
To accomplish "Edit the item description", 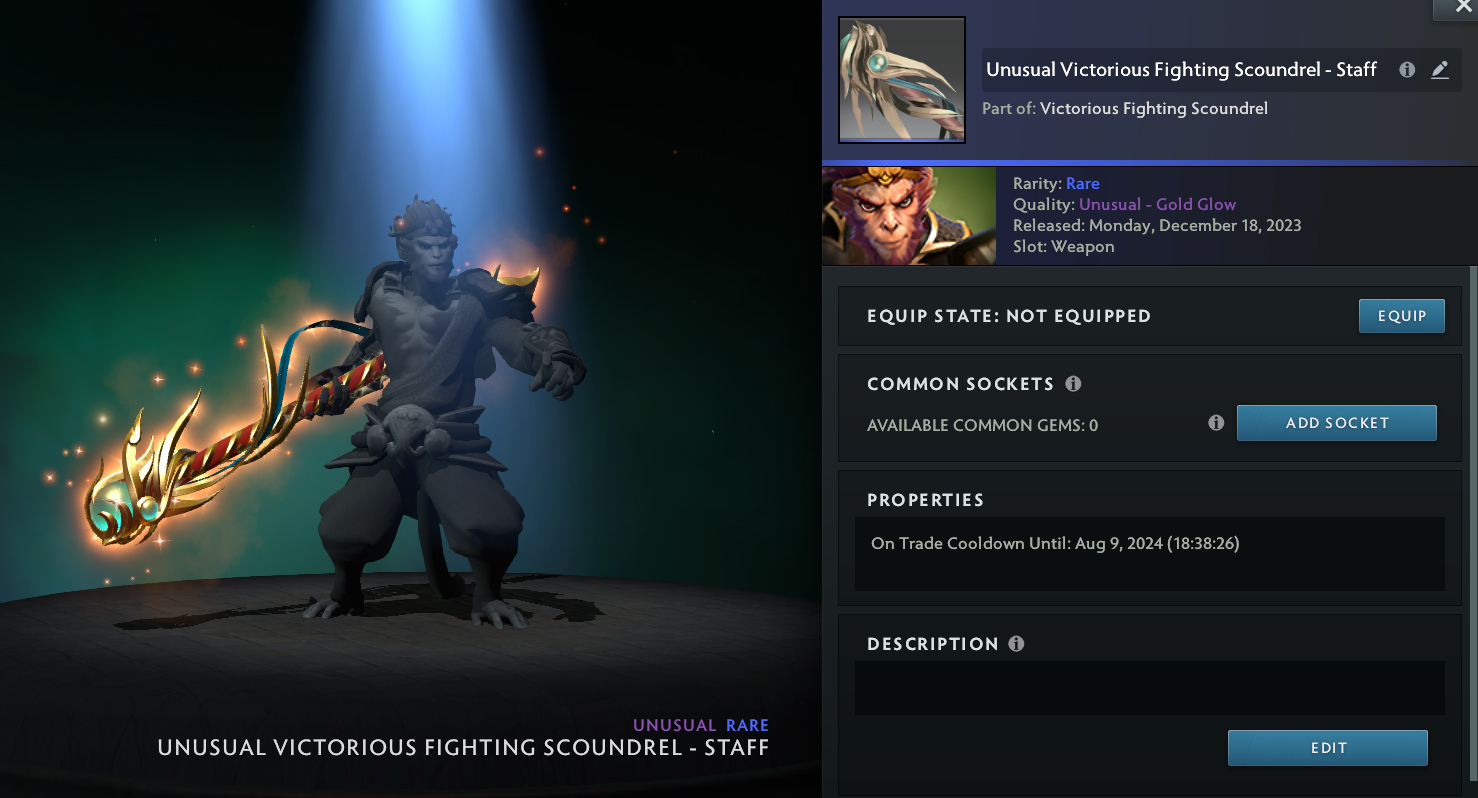I will point(1327,748).
